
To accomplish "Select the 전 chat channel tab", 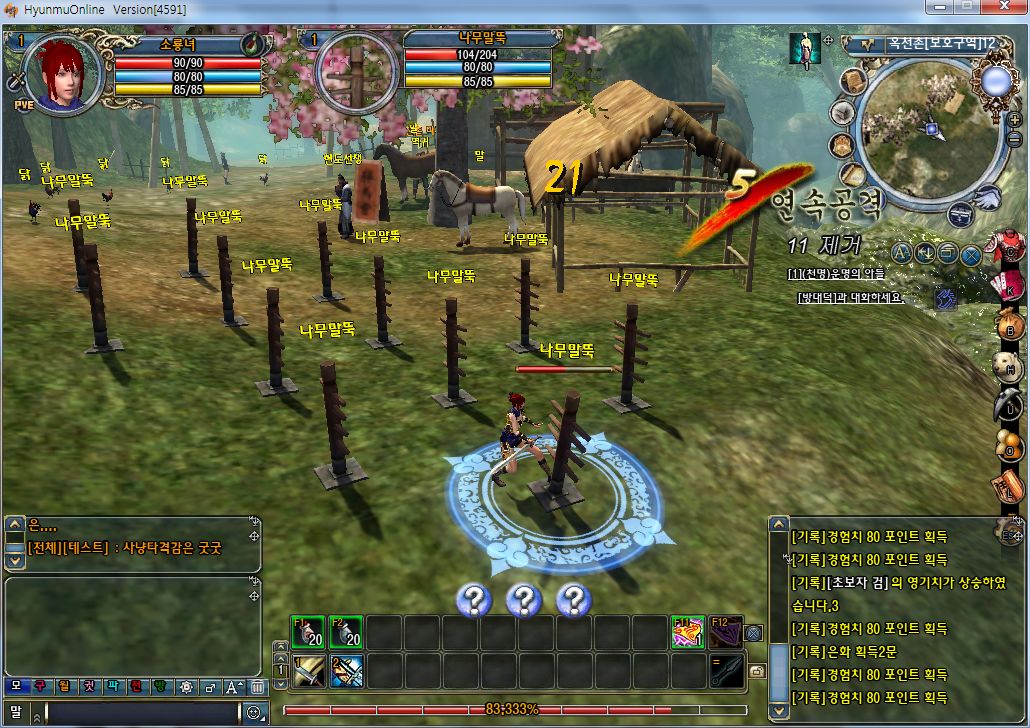I will coord(138,687).
